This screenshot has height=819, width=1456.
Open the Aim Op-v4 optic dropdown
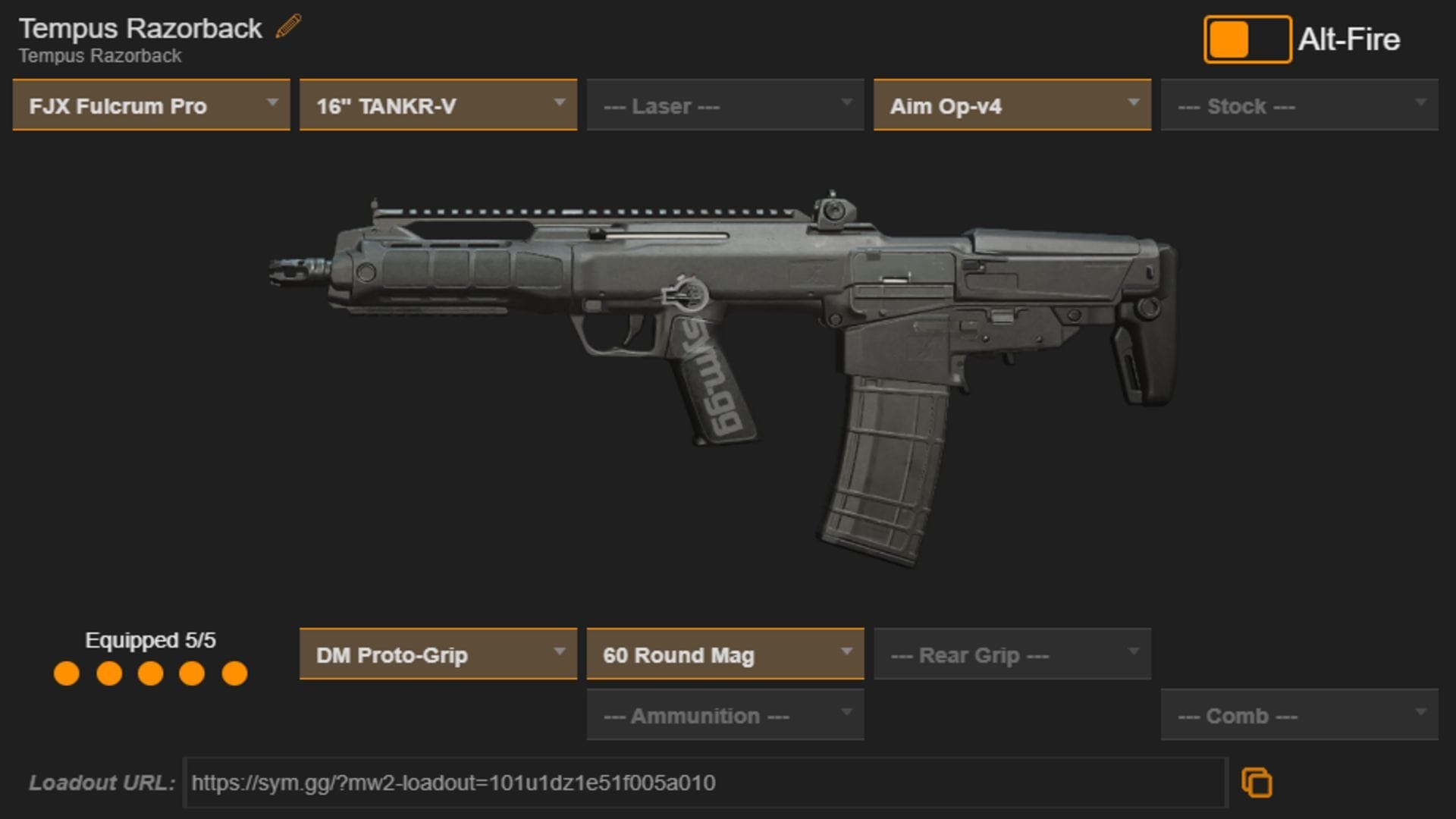point(1012,105)
